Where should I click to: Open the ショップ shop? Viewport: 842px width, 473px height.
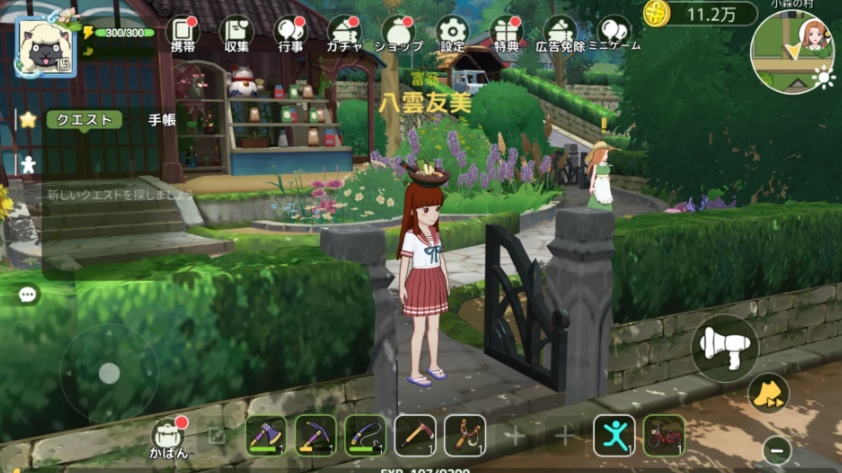pos(398,33)
